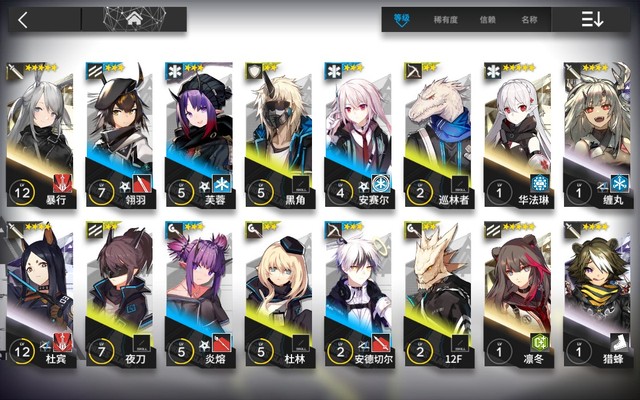Return to the home screen
This screenshot has height=400, width=640.
134,19
